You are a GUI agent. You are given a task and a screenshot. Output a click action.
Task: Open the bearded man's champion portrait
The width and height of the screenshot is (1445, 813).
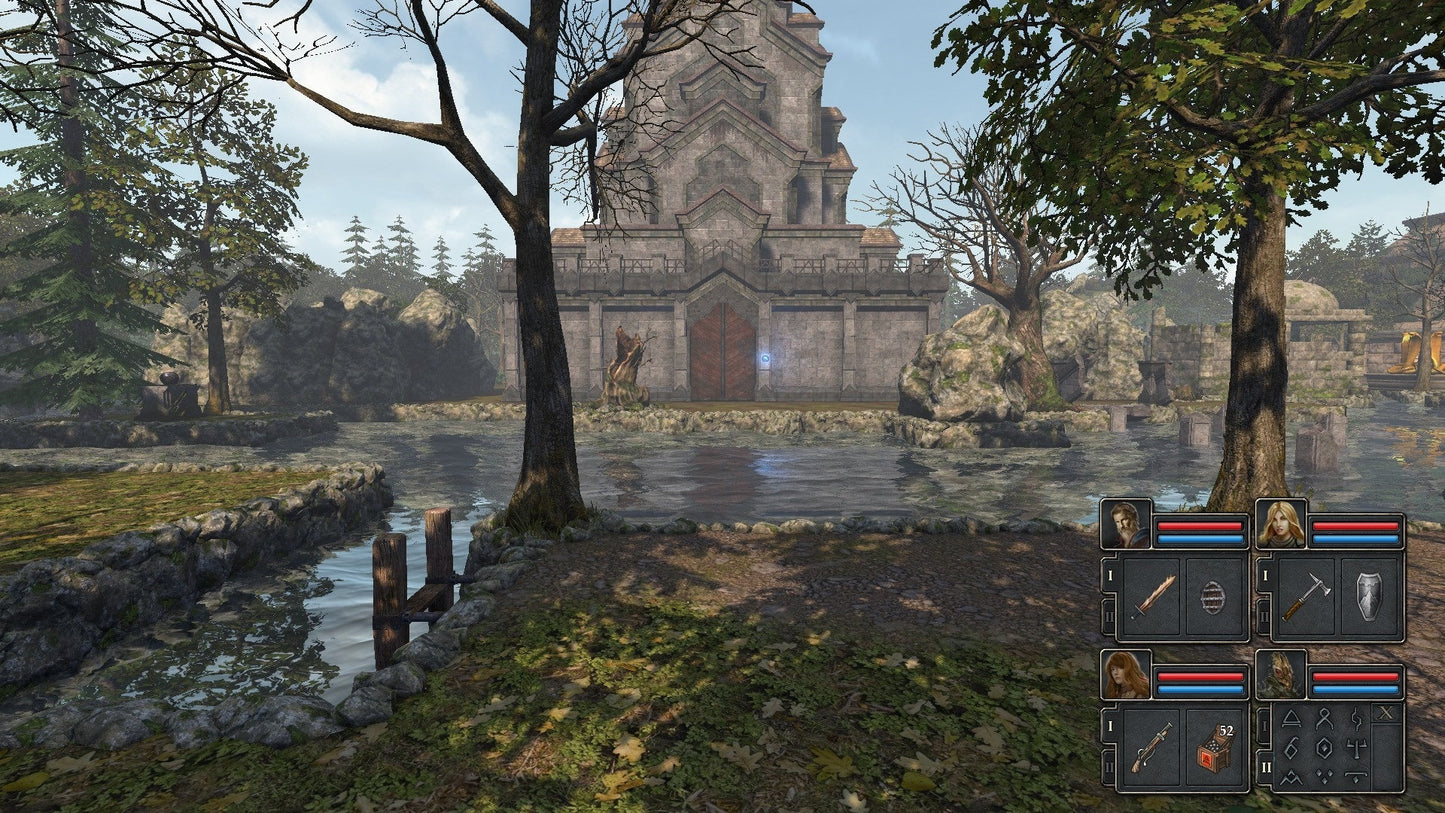[1126, 524]
